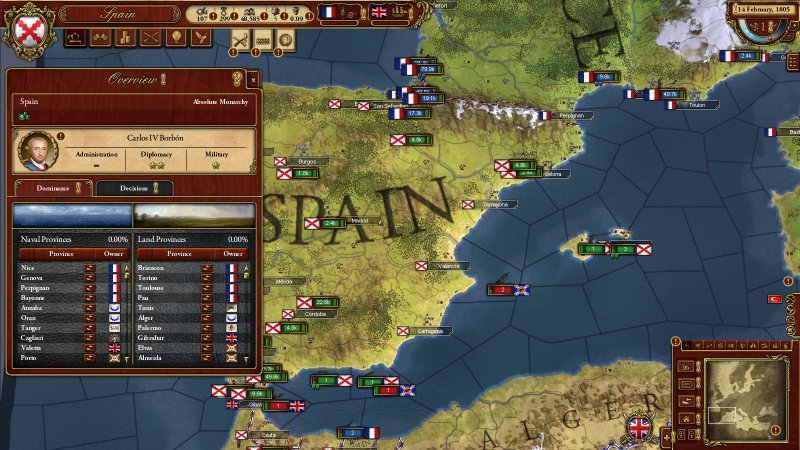
Task: Open the crossed swords military toolbar button
Action: point(148,38)
